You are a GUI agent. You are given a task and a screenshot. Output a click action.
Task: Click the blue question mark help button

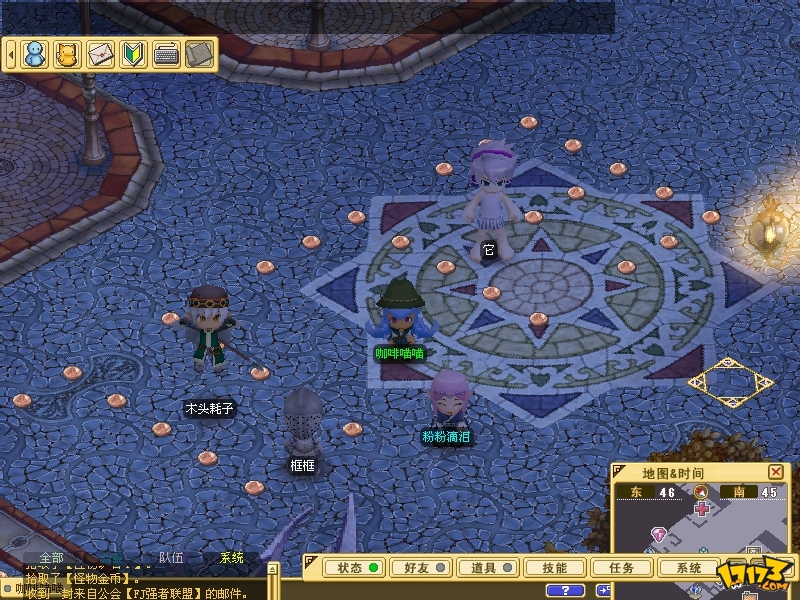pyautogui.click(x=566, y=590)
